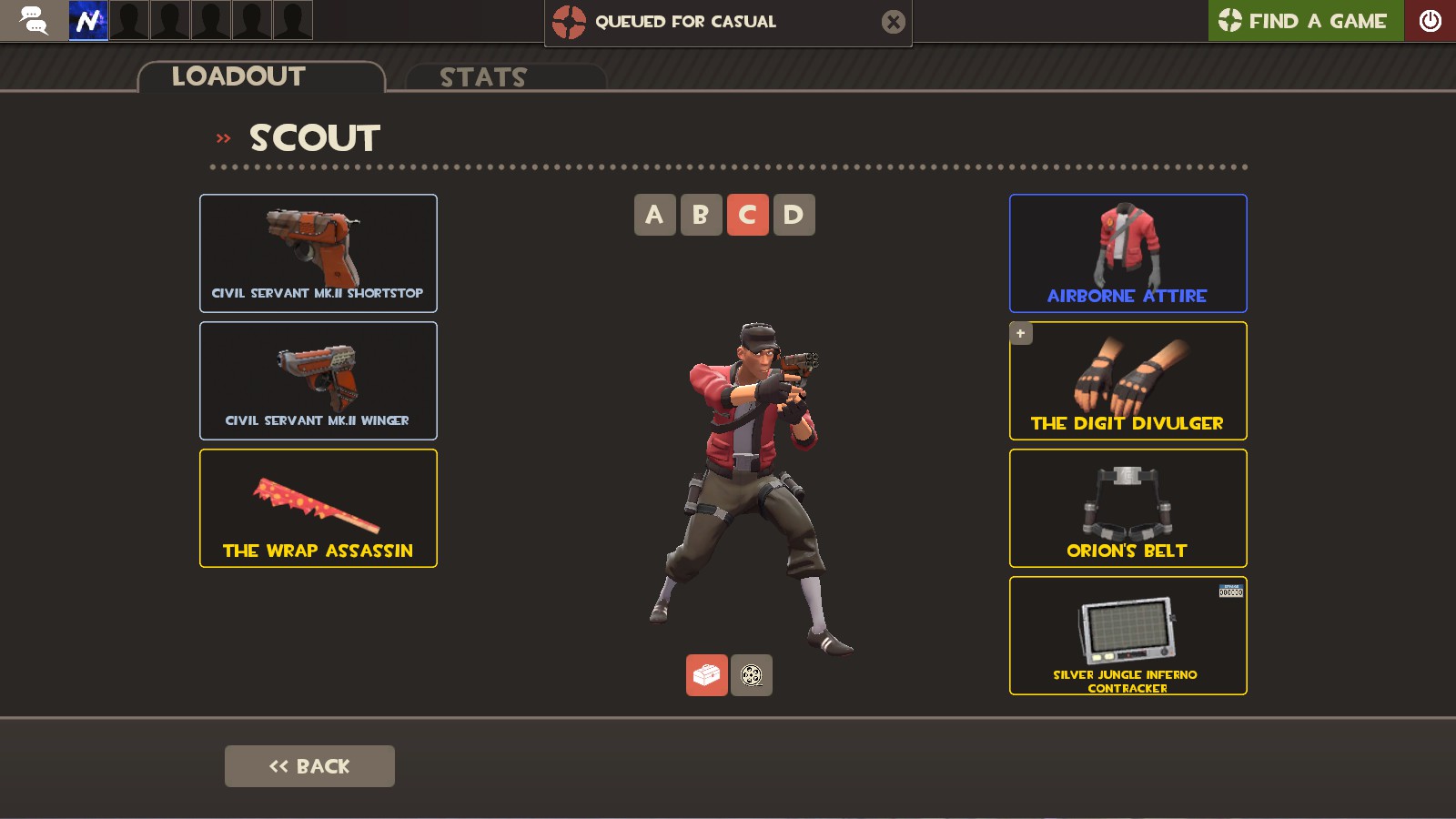Image resolution: width=1456 pixels, height=819 pixels.
Task: Click the power quit icon top right
Action: click(x=1430, y=20)
